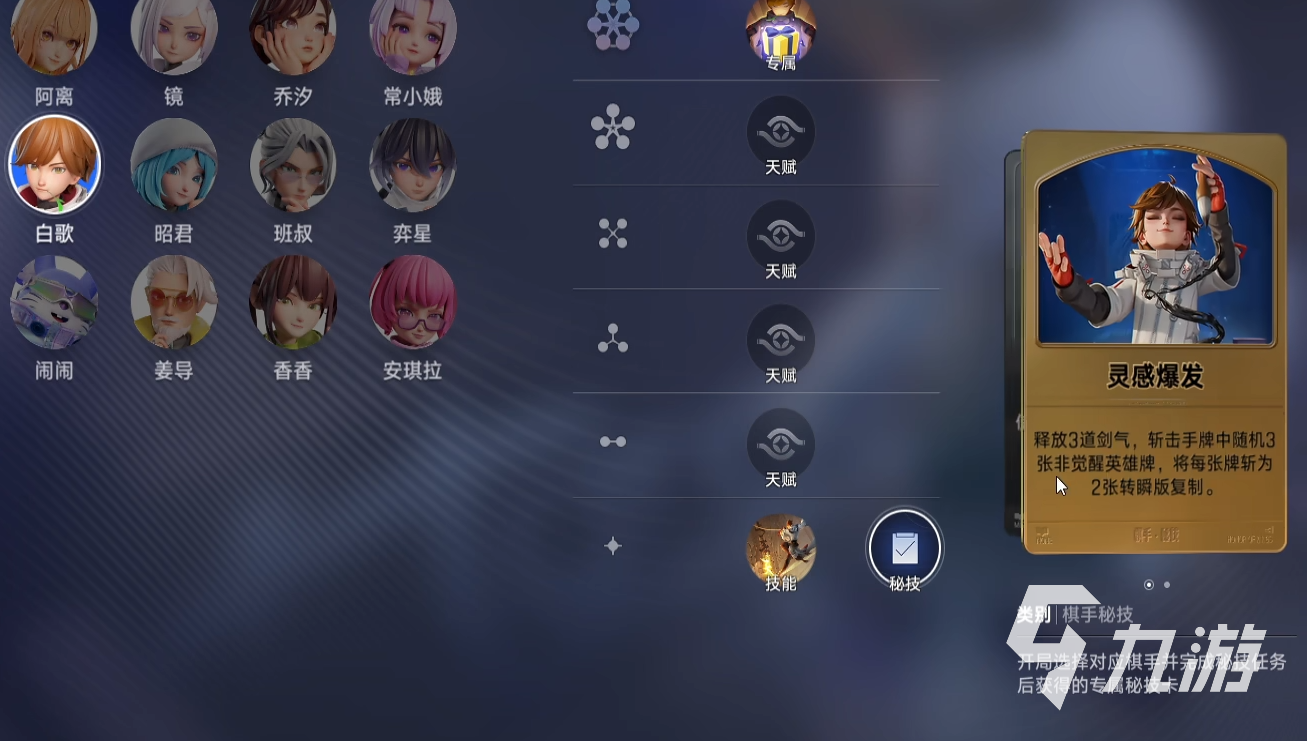
Task: Click the snowflake level icon at top
Action: [x=613, y=24]
